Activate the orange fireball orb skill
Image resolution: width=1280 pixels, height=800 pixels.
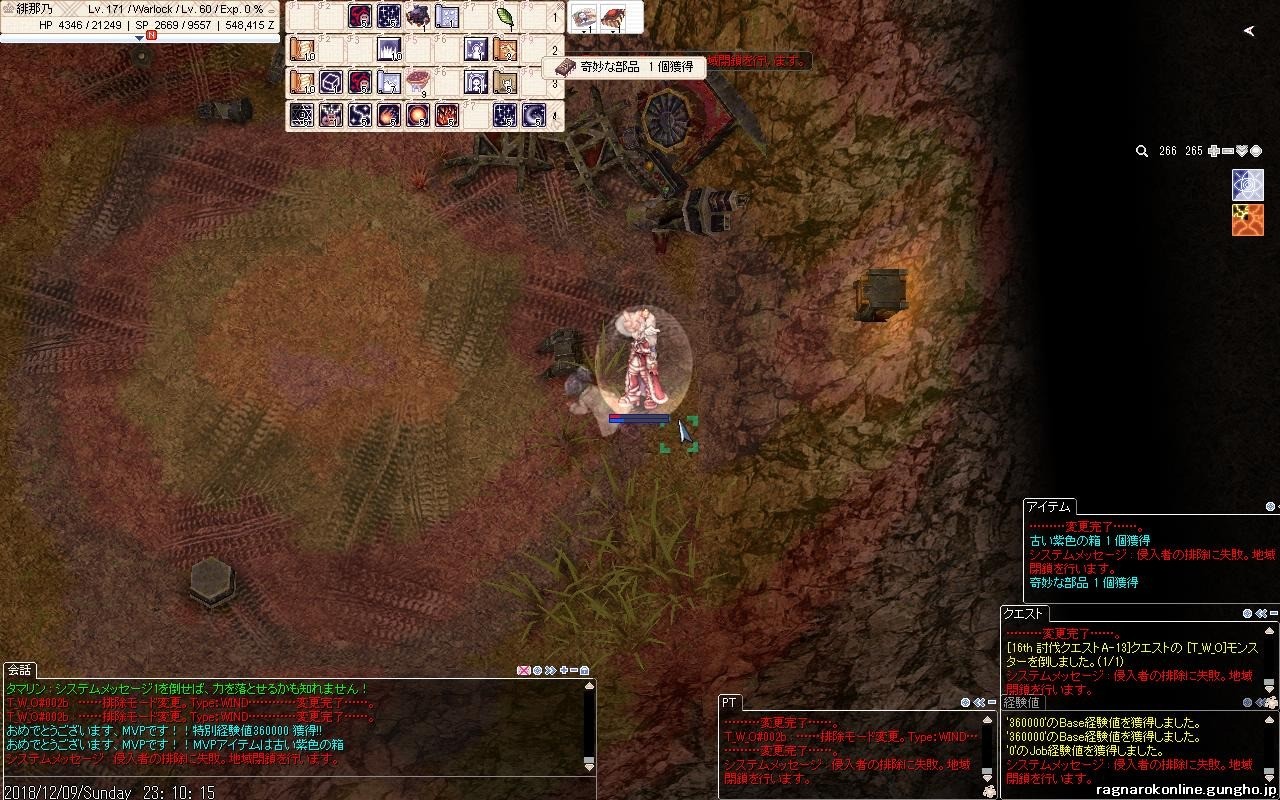[x=418, y=115]
